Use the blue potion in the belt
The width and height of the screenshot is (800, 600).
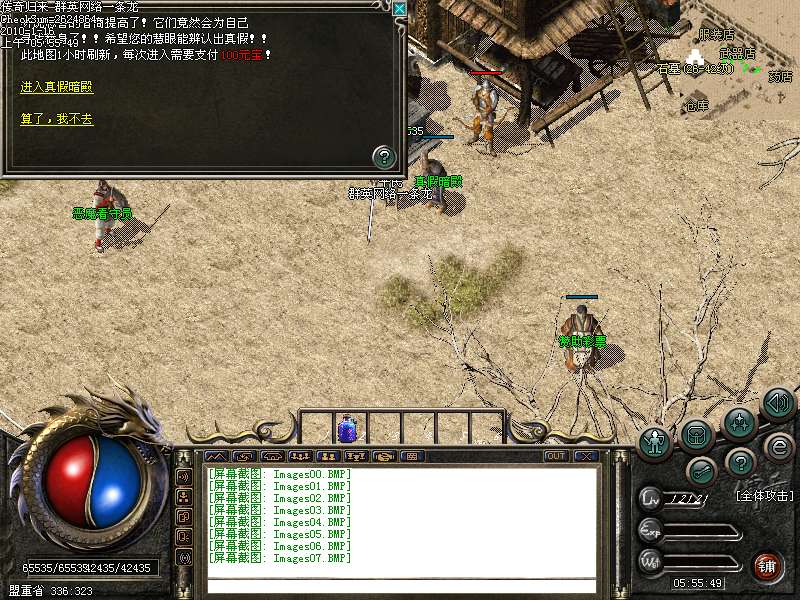coord(347,429)
